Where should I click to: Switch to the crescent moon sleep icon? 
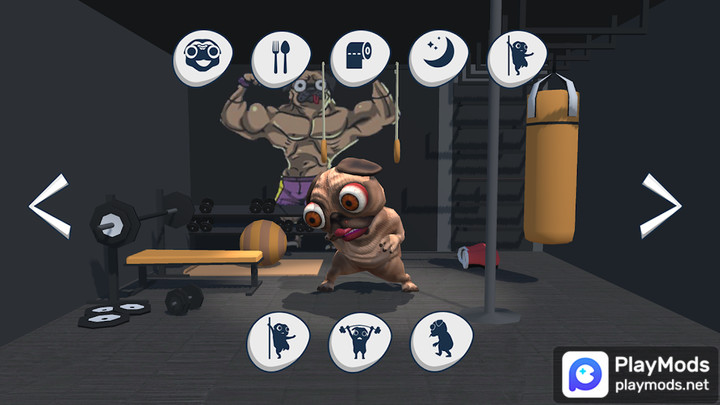tap(439, 57)
